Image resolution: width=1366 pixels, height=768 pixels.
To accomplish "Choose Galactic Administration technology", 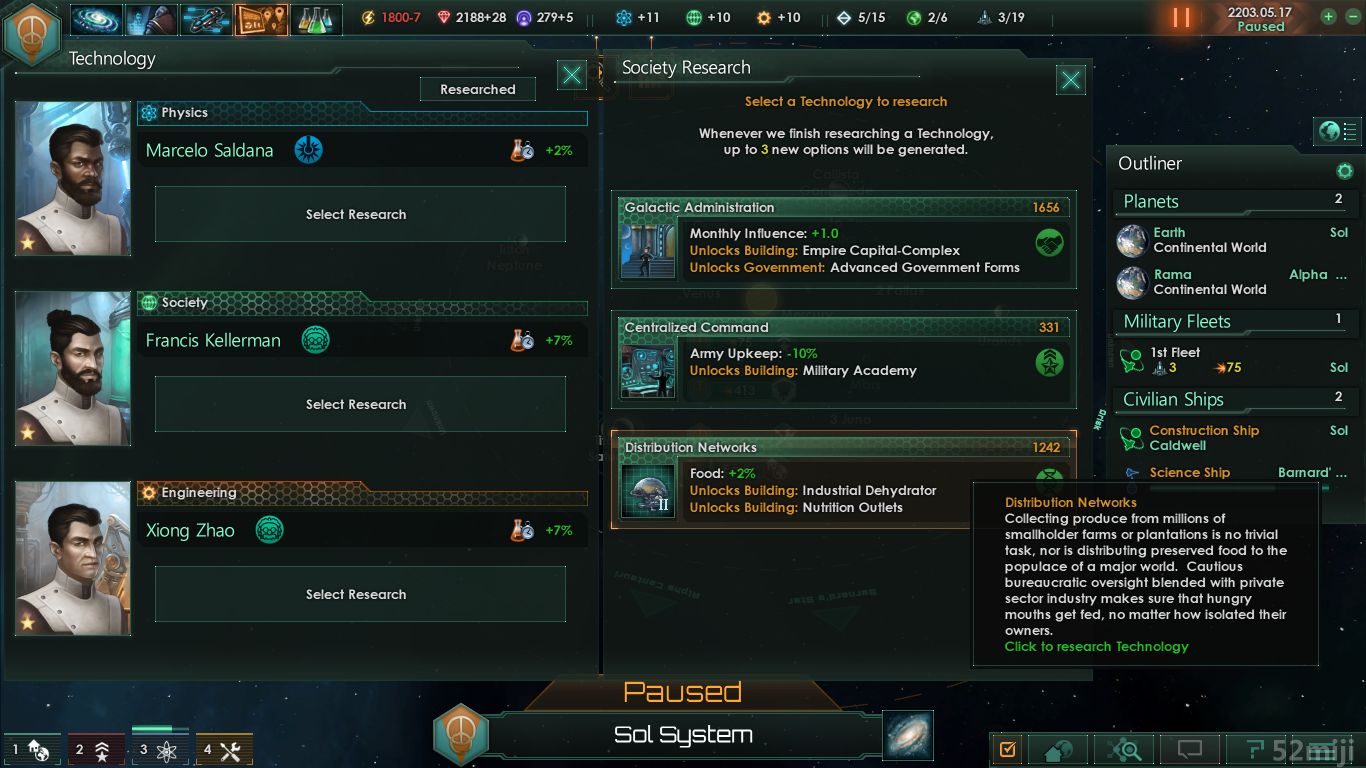I will click(843, 240).
